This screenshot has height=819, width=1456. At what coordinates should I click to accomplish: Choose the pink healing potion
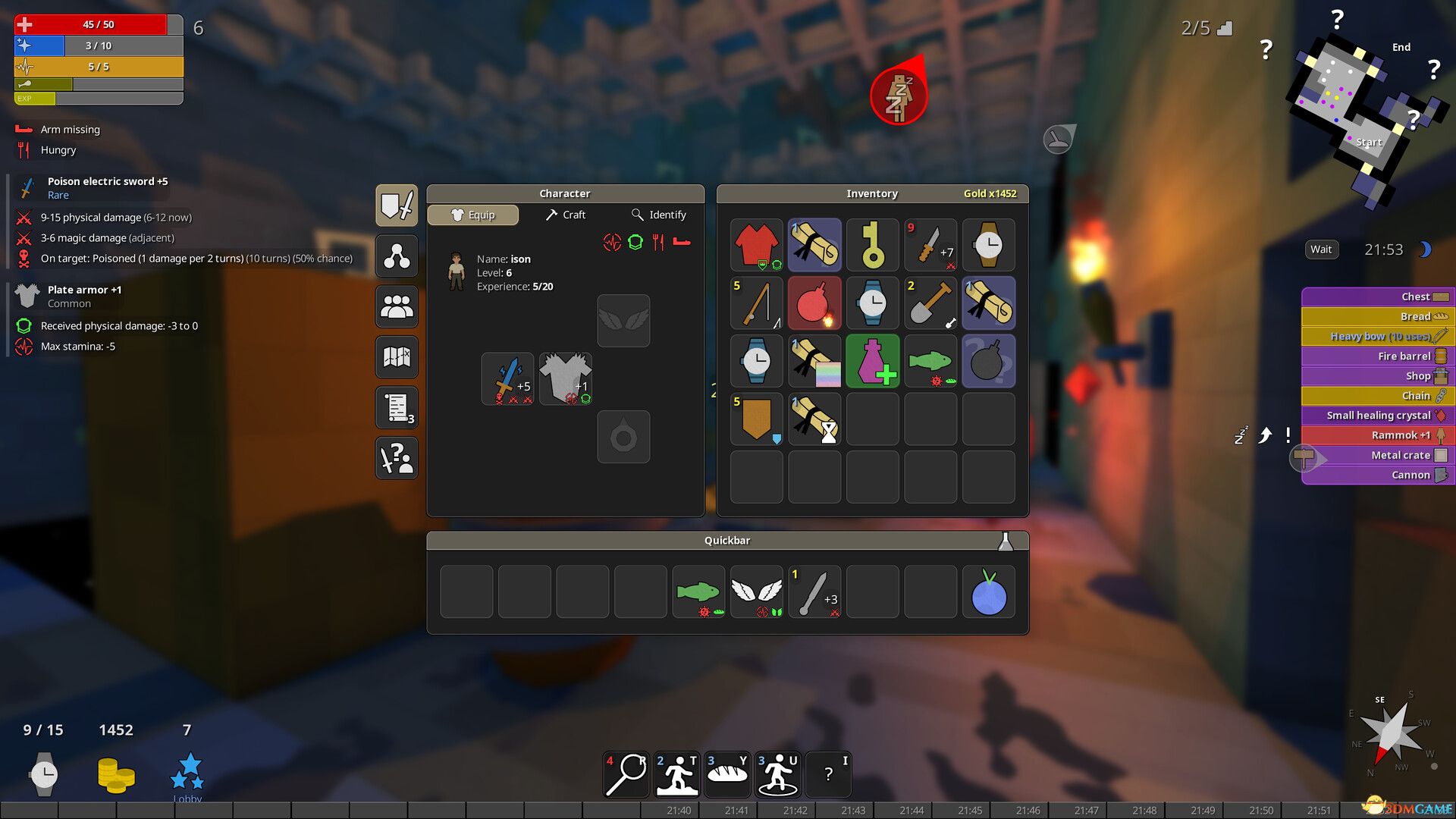tap(872, 361)
